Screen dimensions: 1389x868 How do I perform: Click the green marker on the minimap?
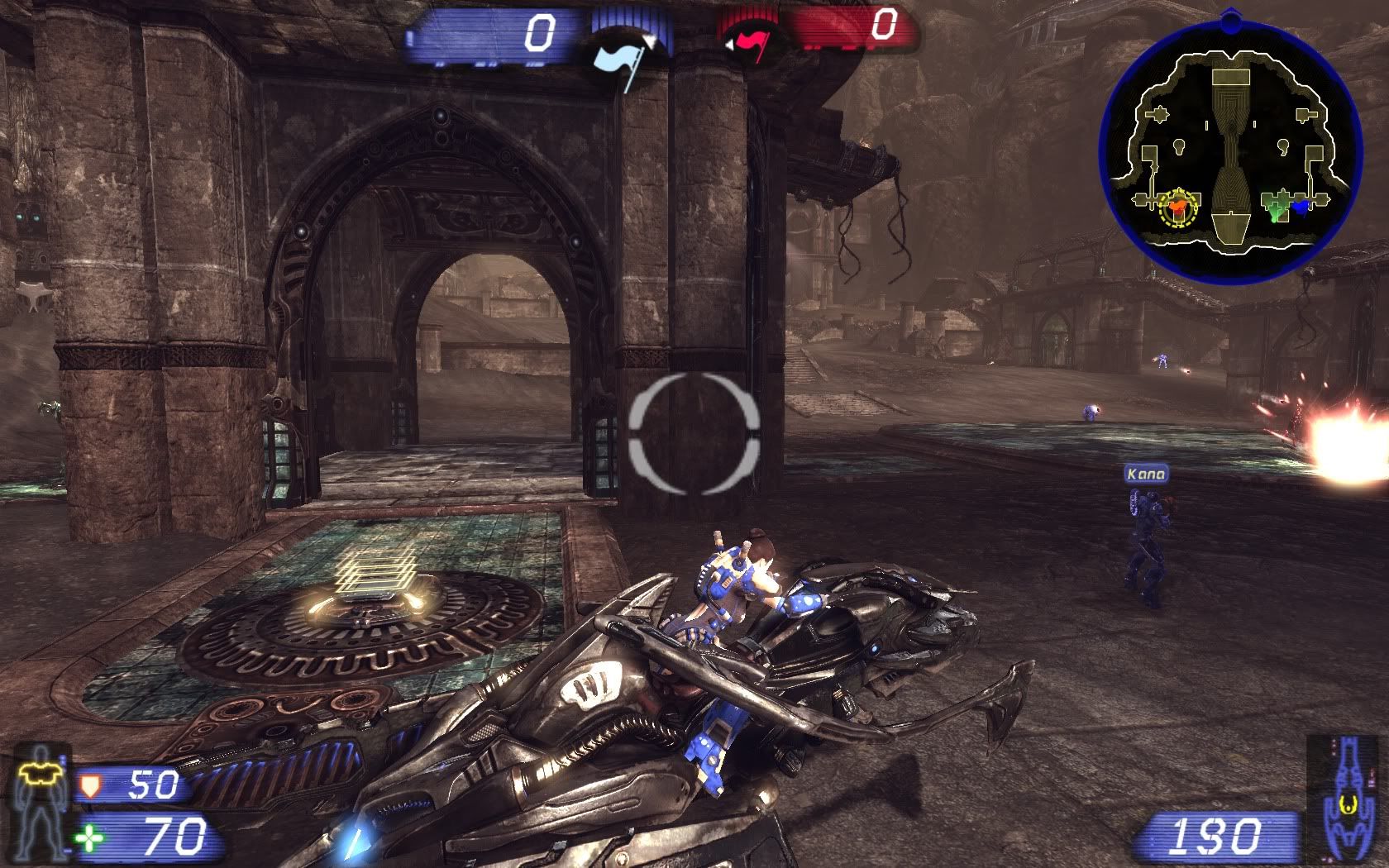point(1277,205)
